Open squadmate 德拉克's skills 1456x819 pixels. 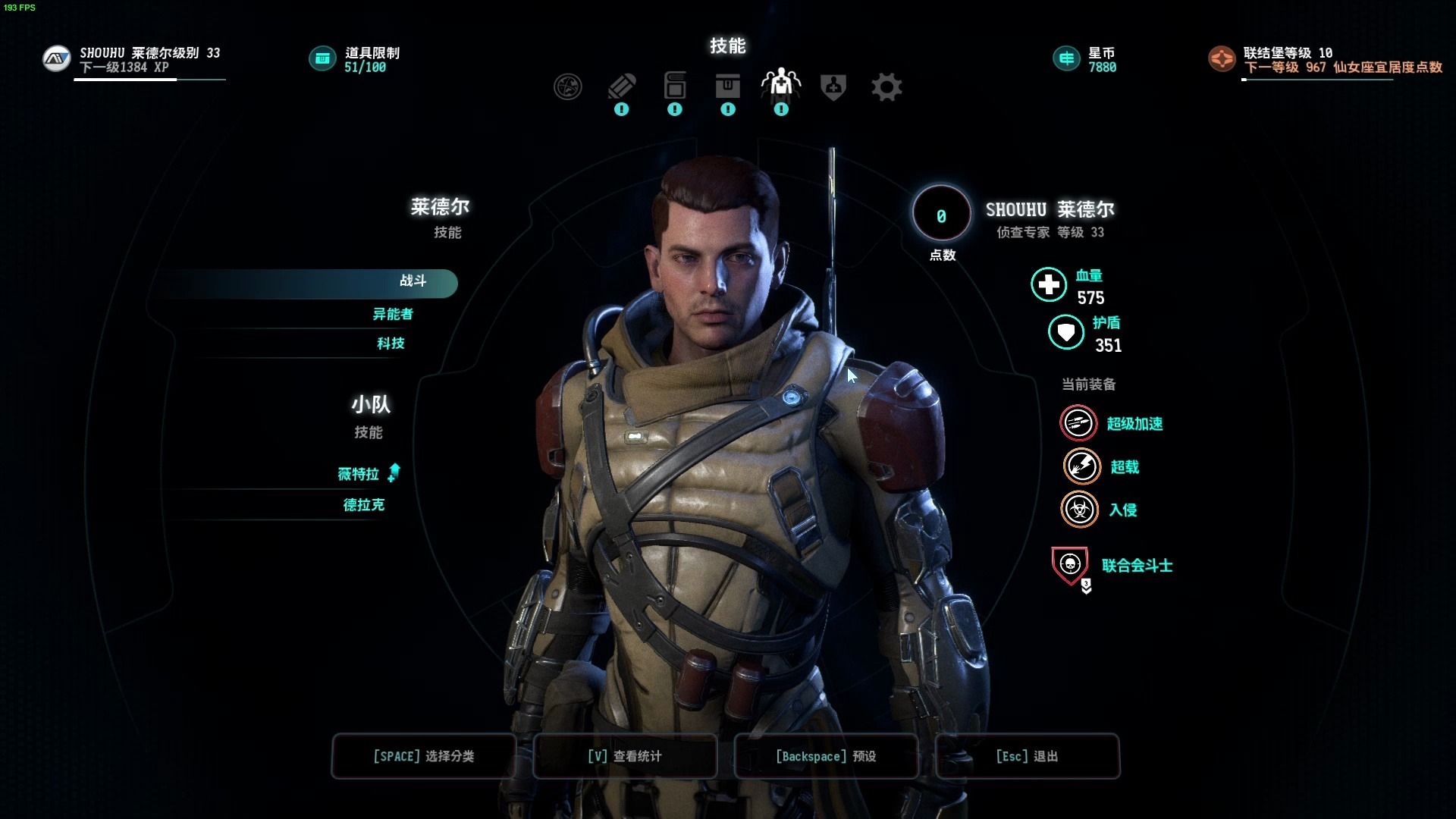point(364,505)
